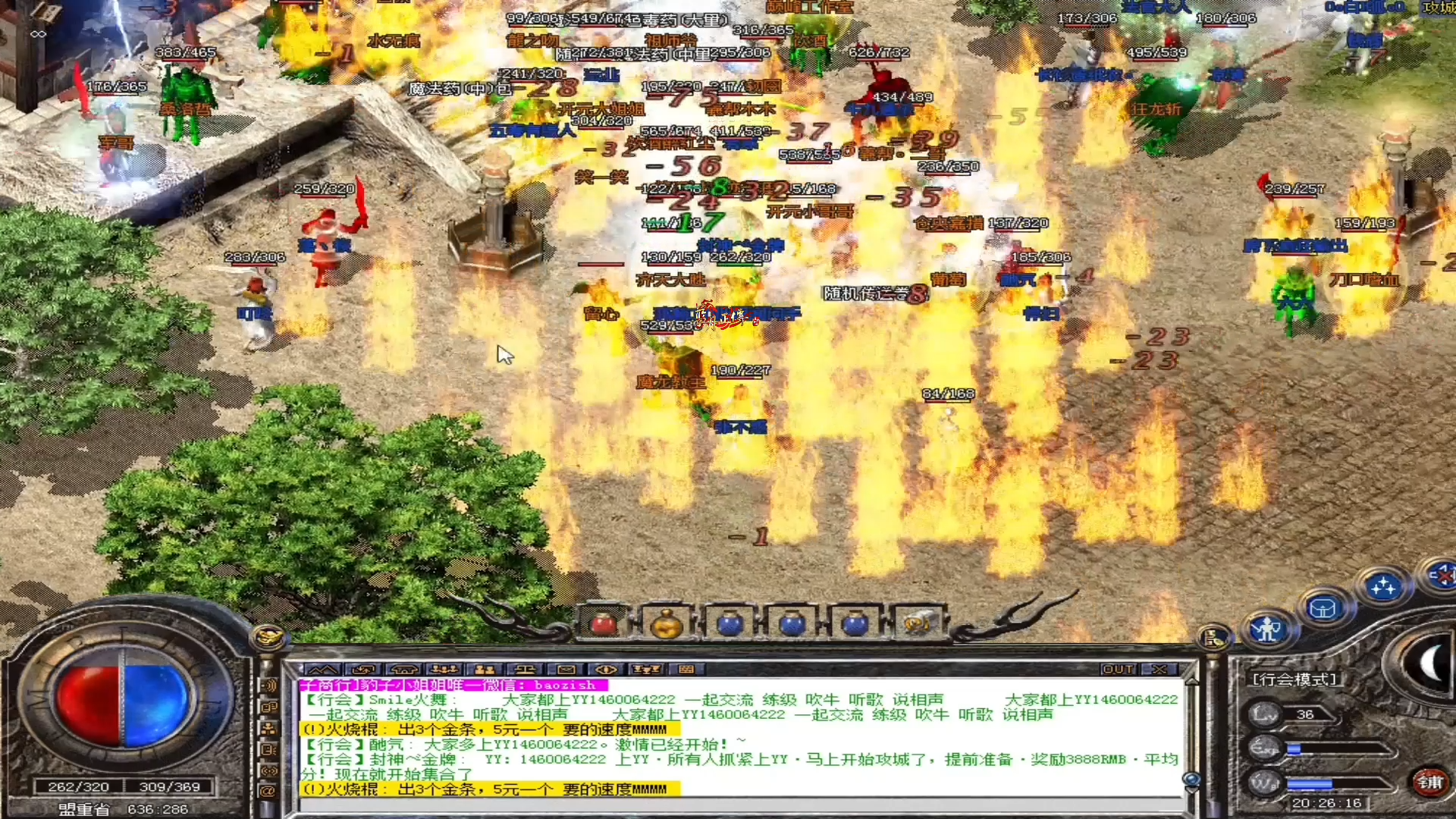
Task: Open the guild members group icon
Action: 444,670
